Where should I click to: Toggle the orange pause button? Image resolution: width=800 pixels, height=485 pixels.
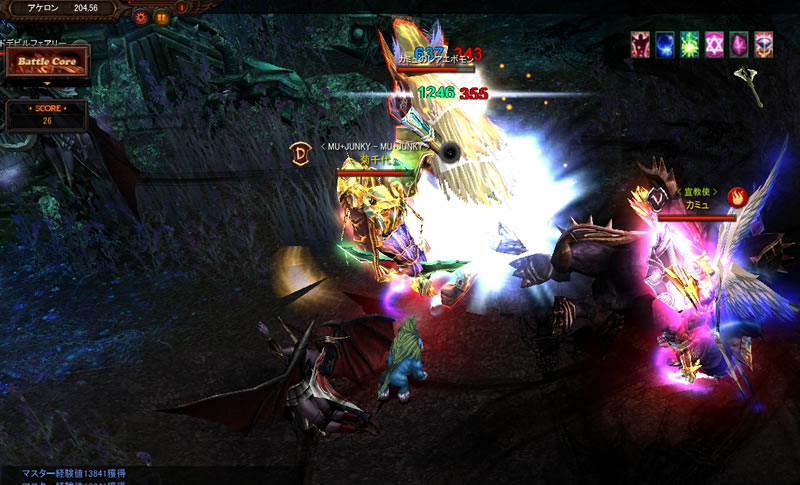click(x=161, y=17)
